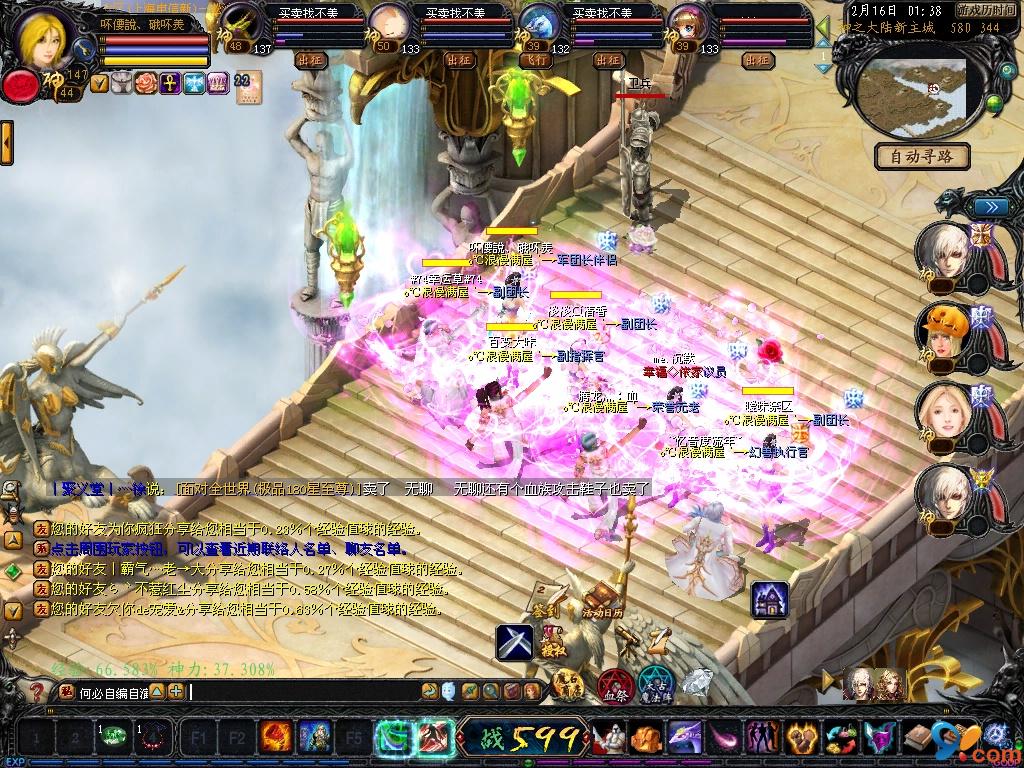The width and height of the screenshot is (1024, 768).
Task: Open the red question mark help button
Action: pyautogui.click(x=37, y=691)
